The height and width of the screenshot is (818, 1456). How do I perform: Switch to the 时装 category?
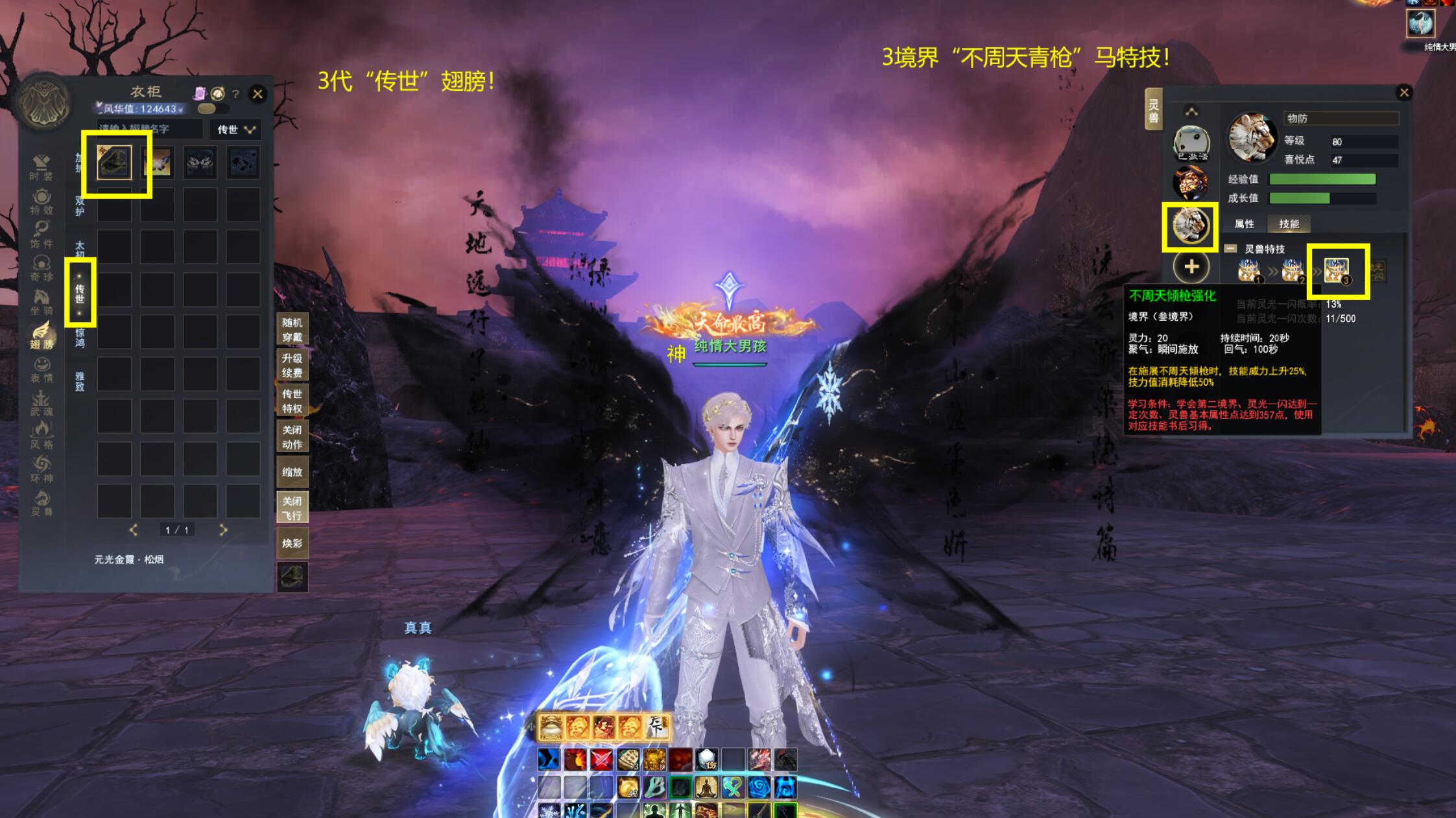[42, 168]
